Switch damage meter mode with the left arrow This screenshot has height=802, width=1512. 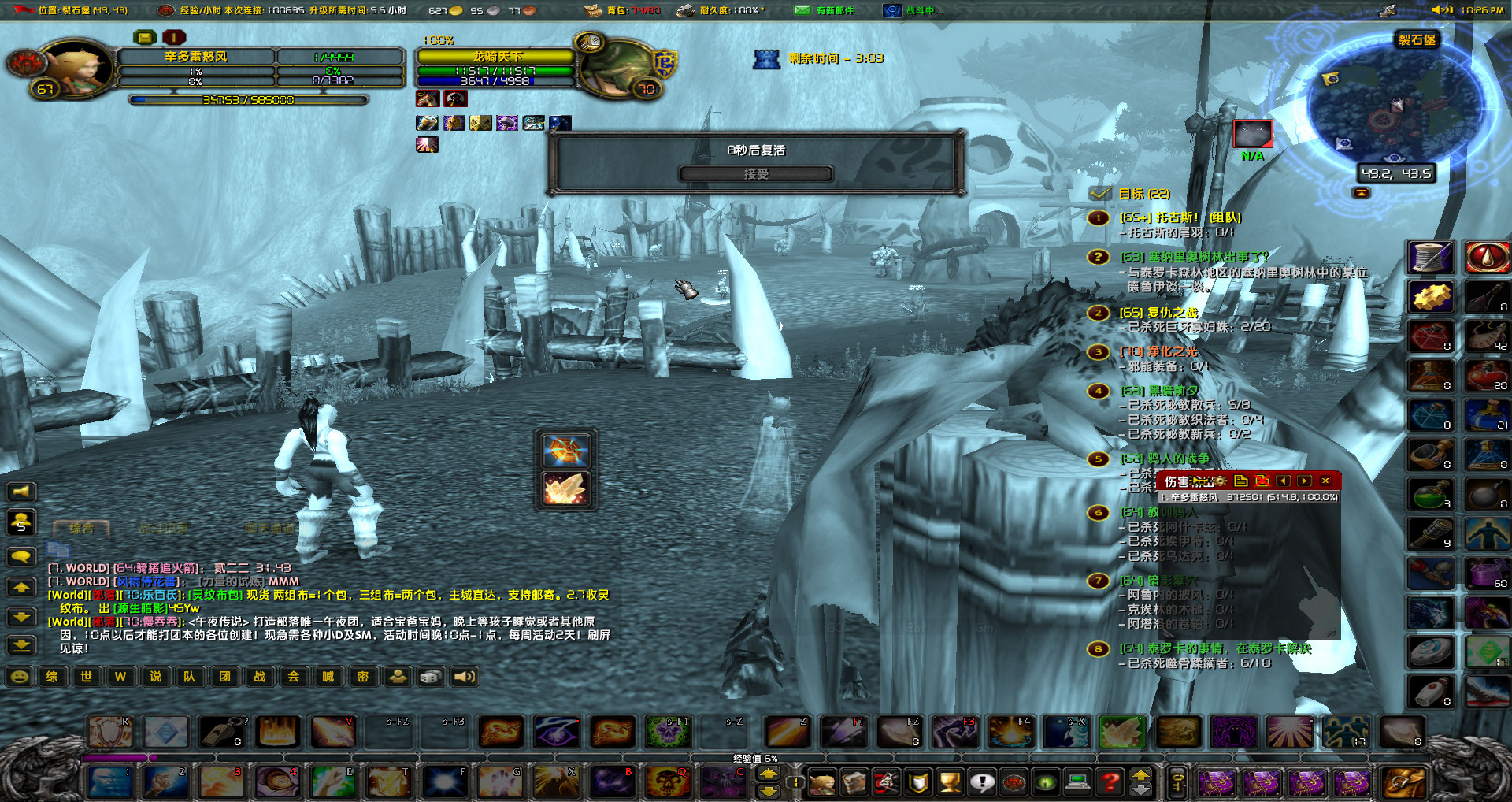(1284, 481)
